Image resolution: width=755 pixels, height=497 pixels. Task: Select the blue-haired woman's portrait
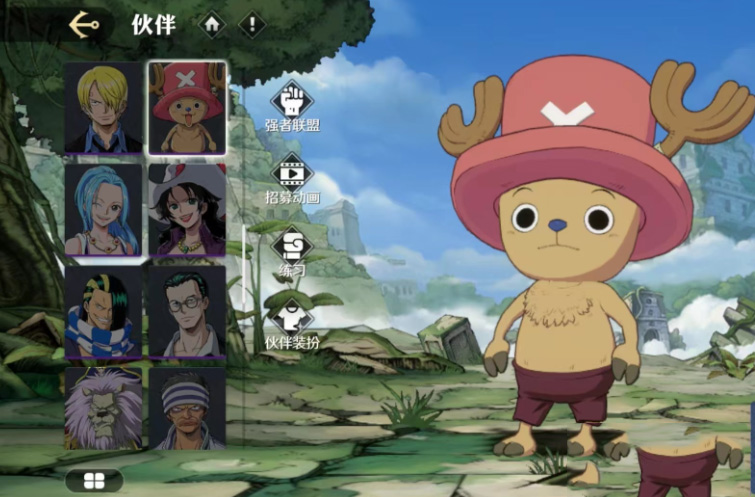coord(104,209)
